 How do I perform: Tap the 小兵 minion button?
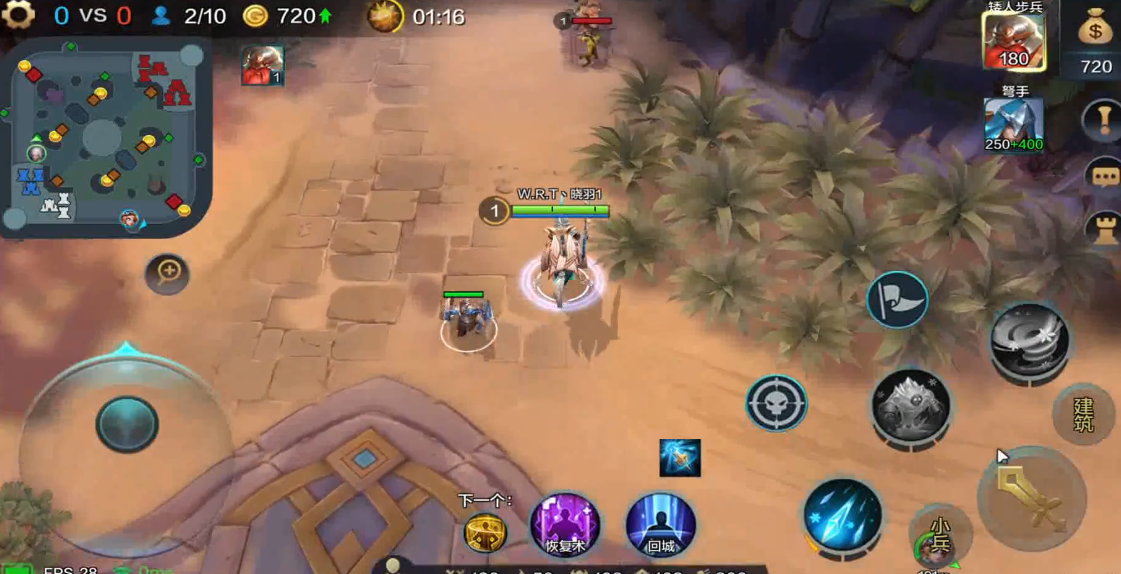pyautogui.click(x=940, y=537)
